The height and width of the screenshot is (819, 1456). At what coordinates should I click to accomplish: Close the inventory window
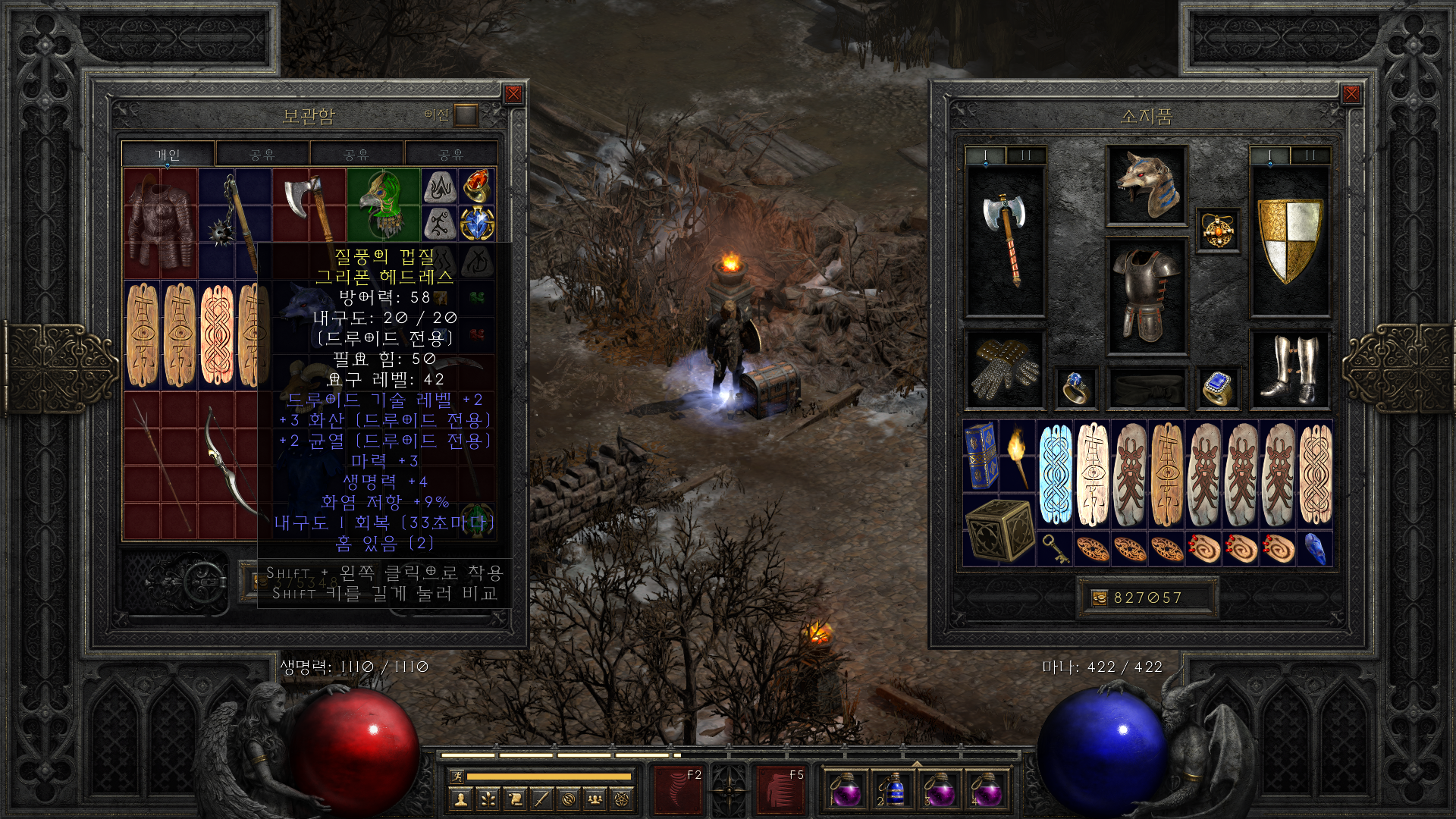click(x=1351, y=94)
